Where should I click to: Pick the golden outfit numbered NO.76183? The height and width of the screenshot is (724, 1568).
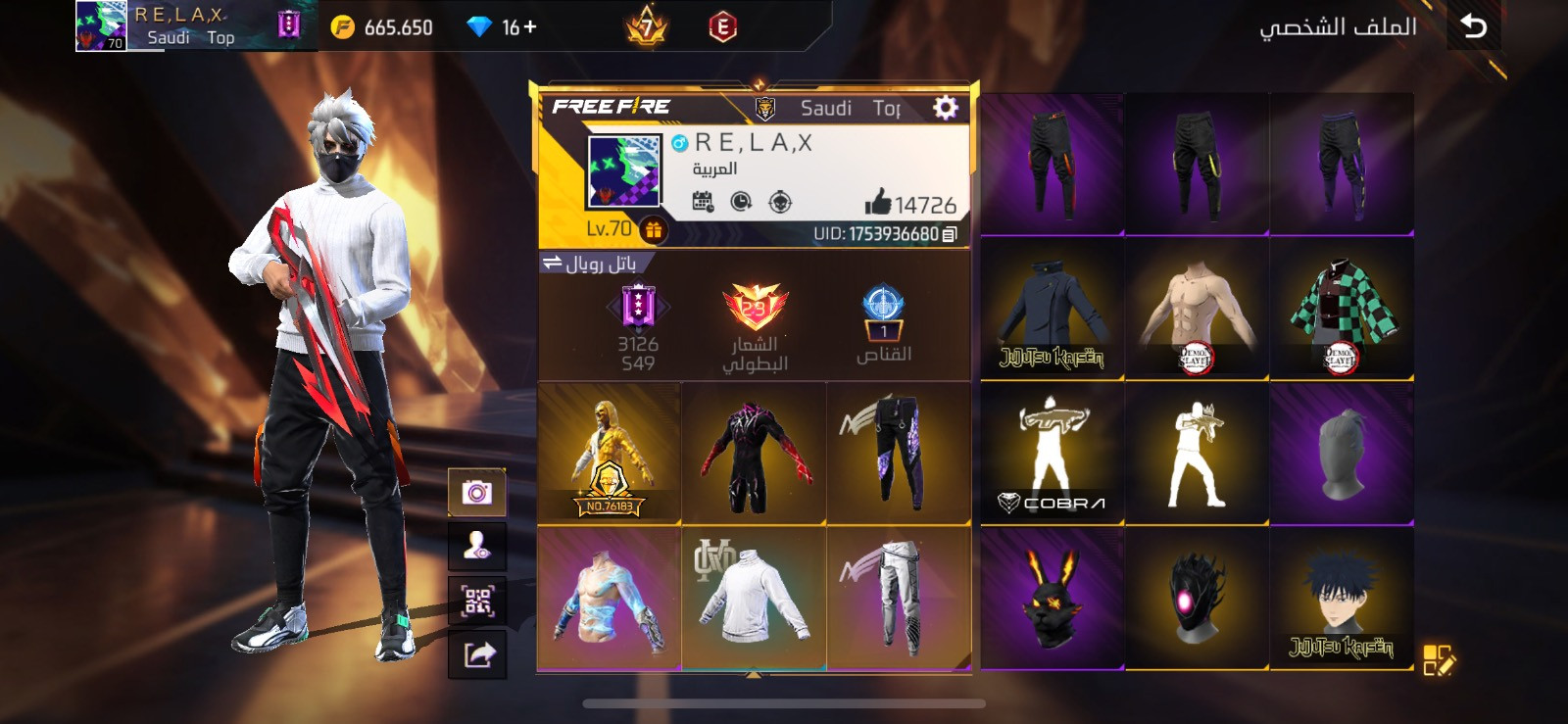coord(609,454)
